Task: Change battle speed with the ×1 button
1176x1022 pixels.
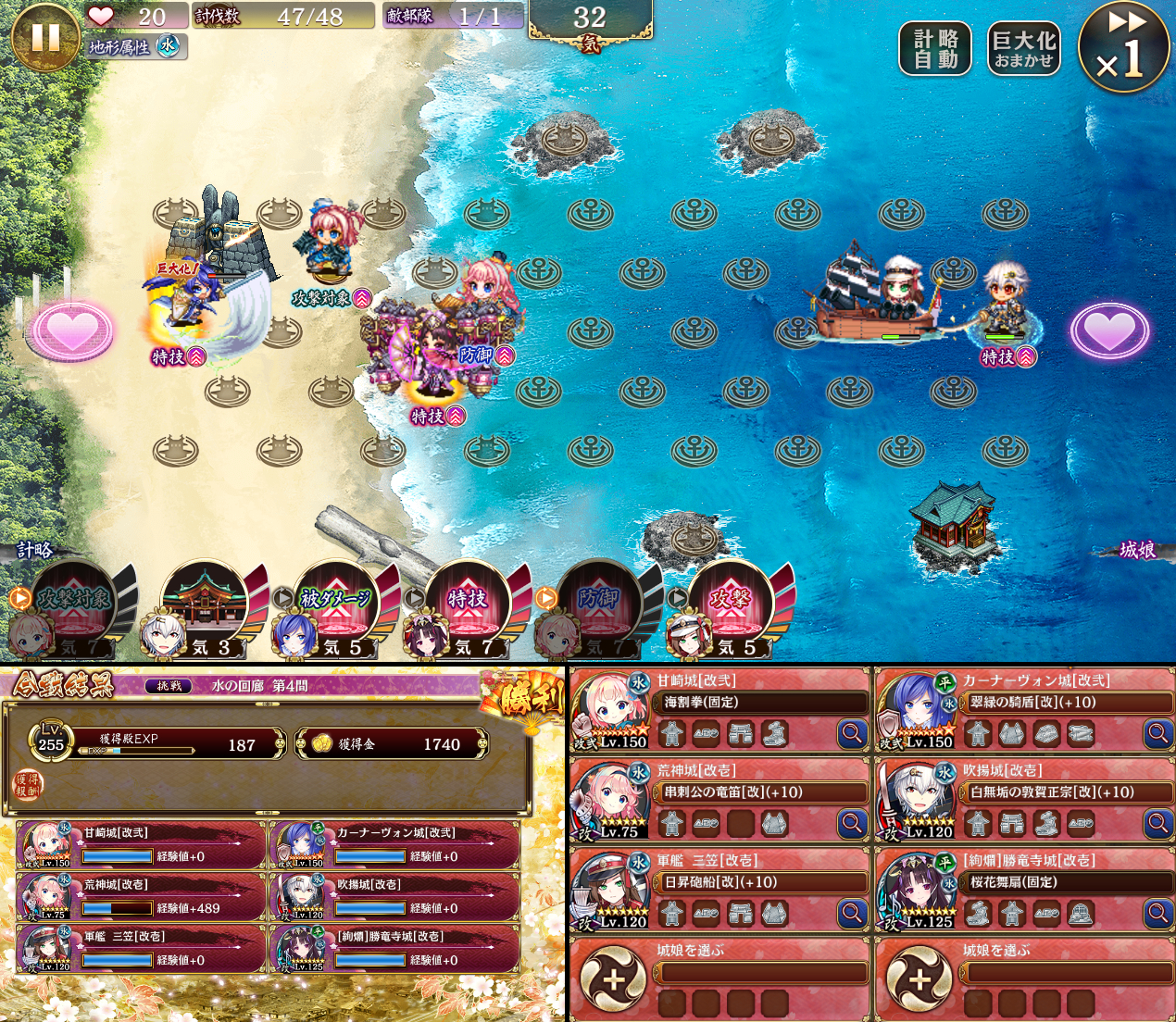Action: pyautogui.click(x=1124, y=46)
